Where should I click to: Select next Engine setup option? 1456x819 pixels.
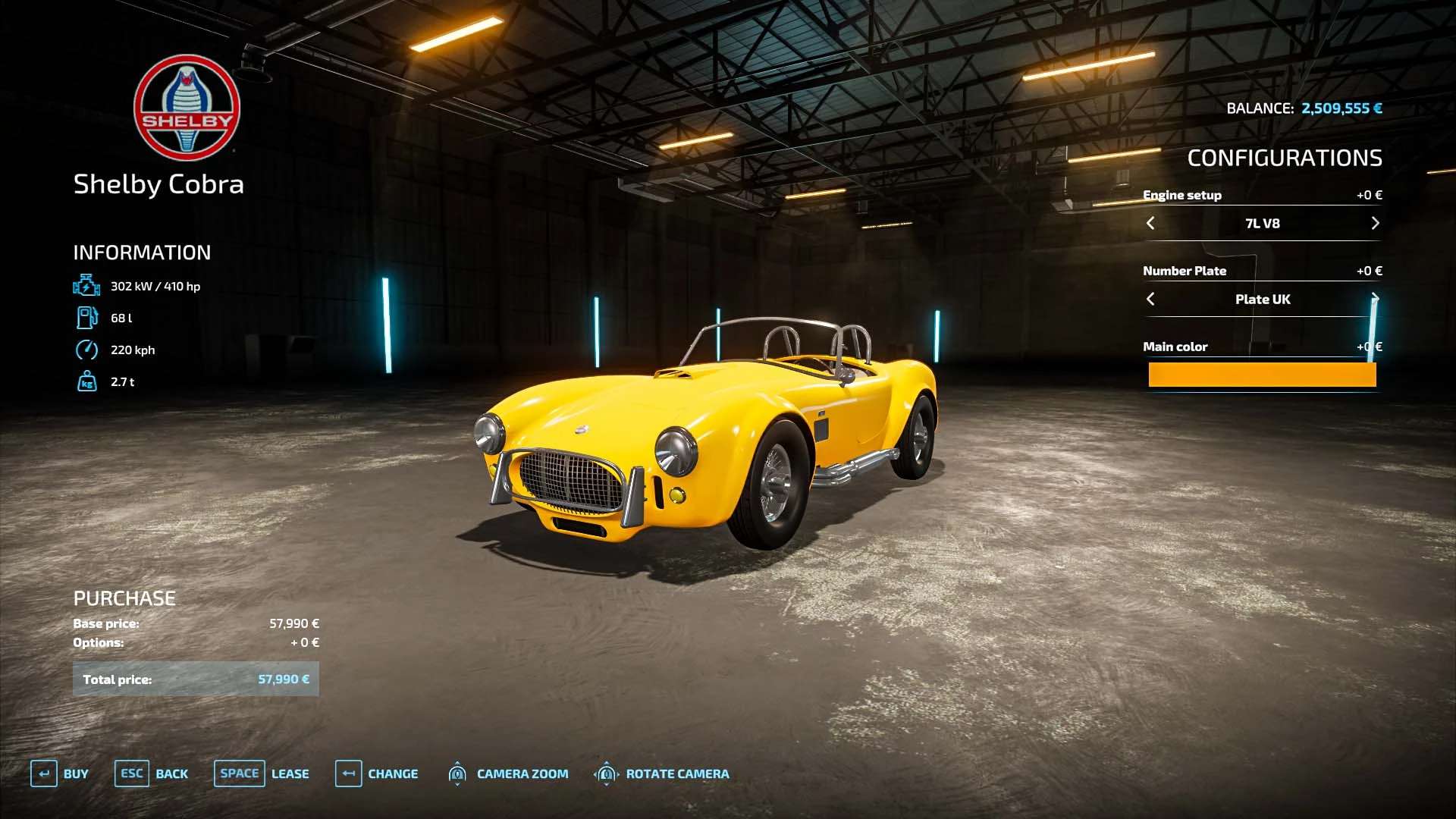pyautogui.click(x=1375, y=223)
